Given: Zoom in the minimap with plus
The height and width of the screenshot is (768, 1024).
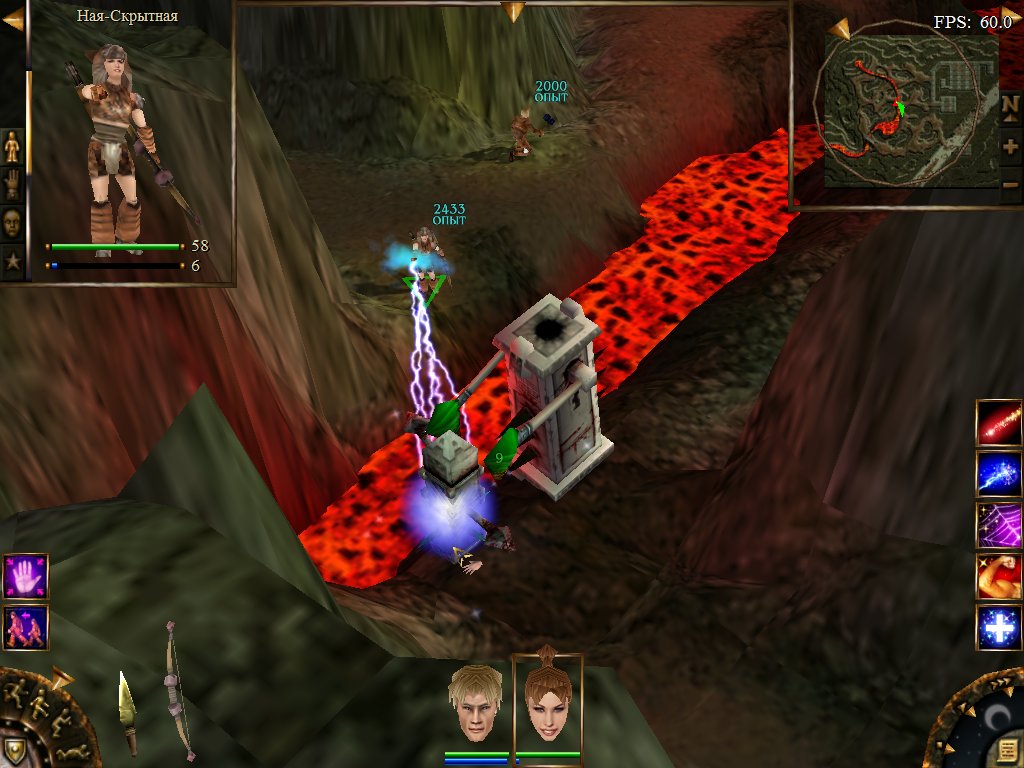Looking at the screenshot, I should pyautogui.click(x=1010, y=146).
